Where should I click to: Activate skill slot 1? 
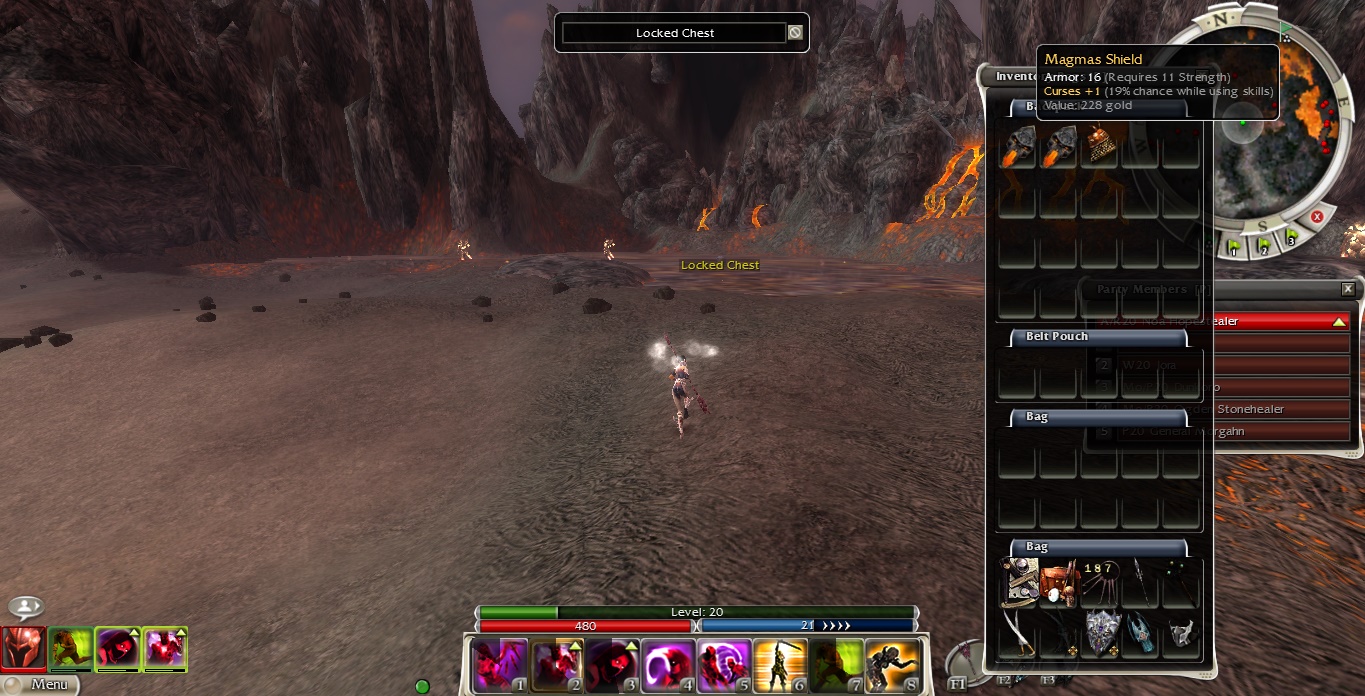[499, 666]
